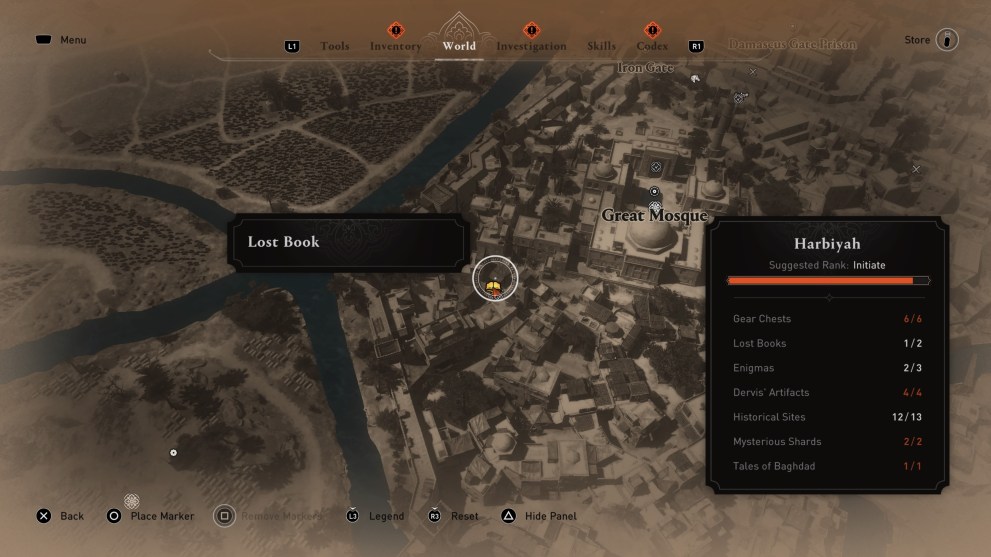
Task: Choose the Gear Chests entry
Action: coord(828,319)
